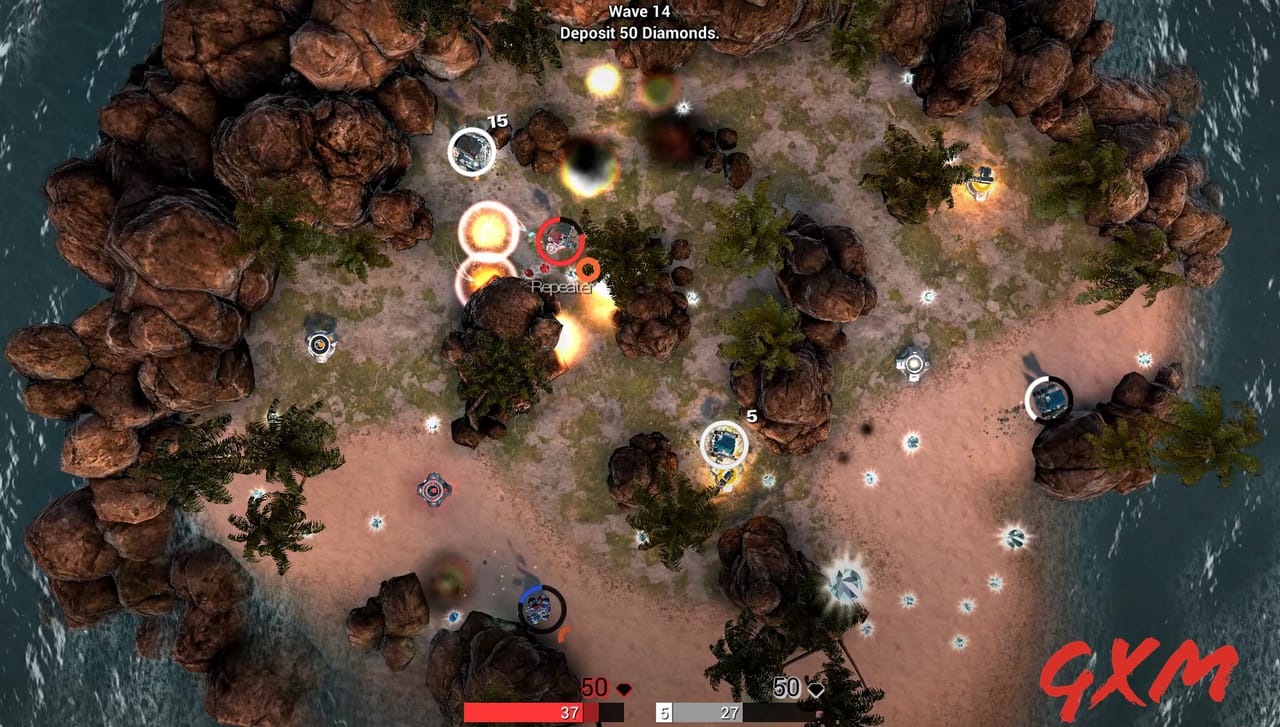Click the four-legged turret left of center beach

pos(432,492)
